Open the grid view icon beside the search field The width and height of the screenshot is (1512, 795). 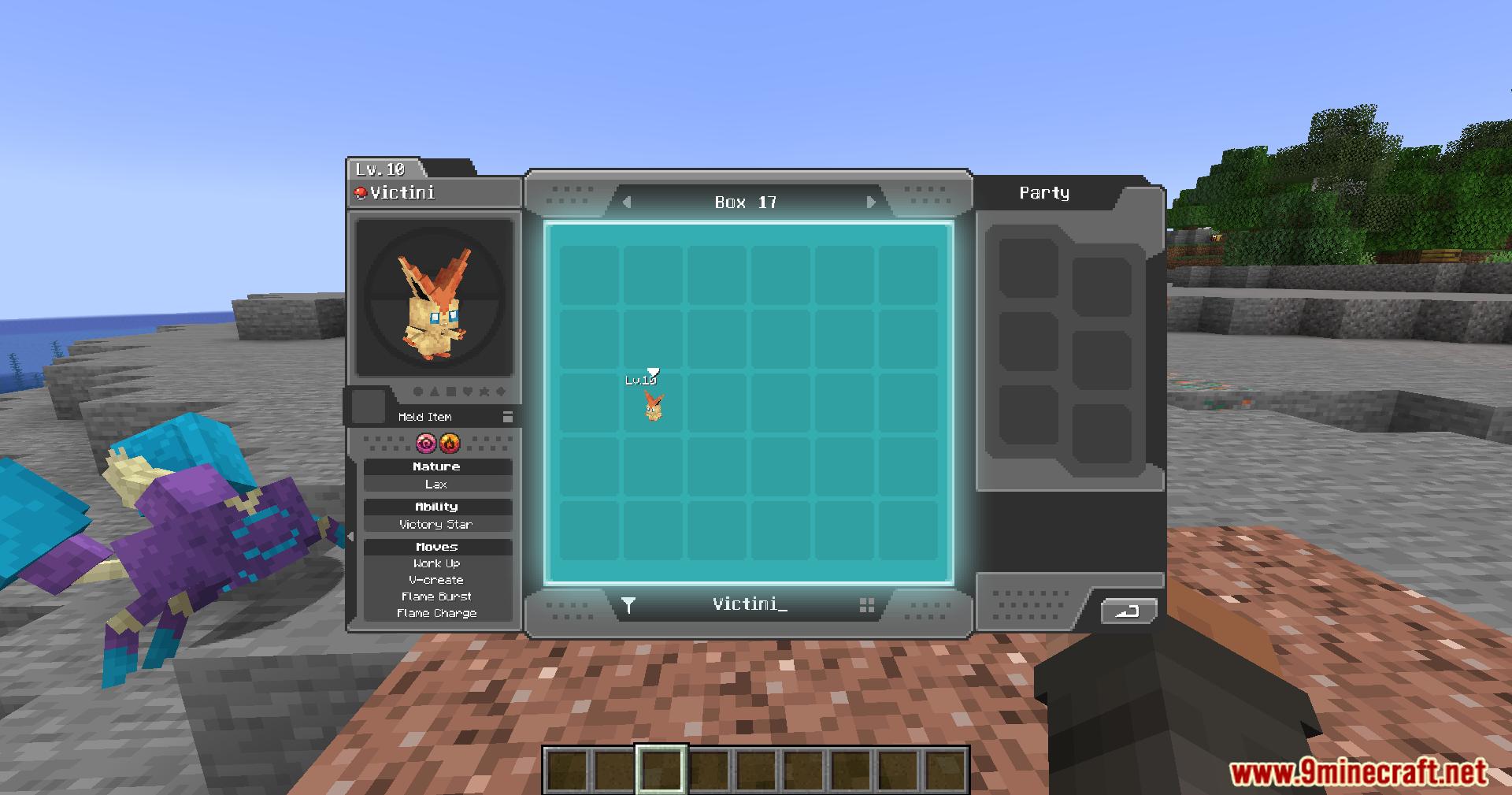point(867,606)
